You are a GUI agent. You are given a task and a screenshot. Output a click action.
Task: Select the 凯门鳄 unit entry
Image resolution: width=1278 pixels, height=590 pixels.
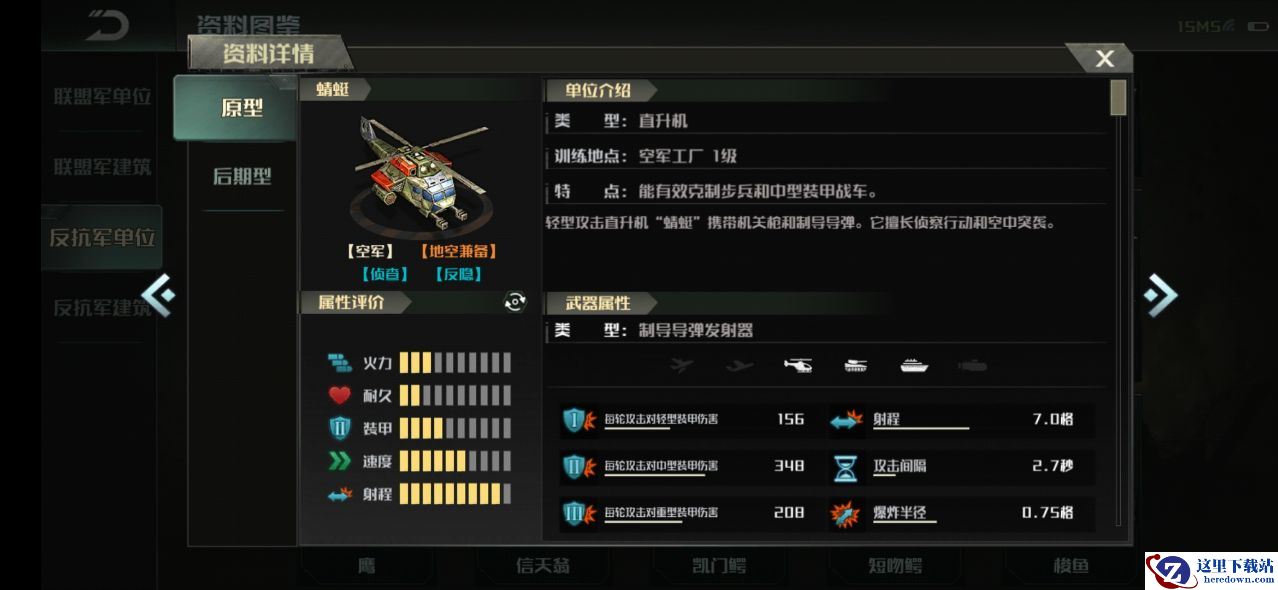click(719, 566)
